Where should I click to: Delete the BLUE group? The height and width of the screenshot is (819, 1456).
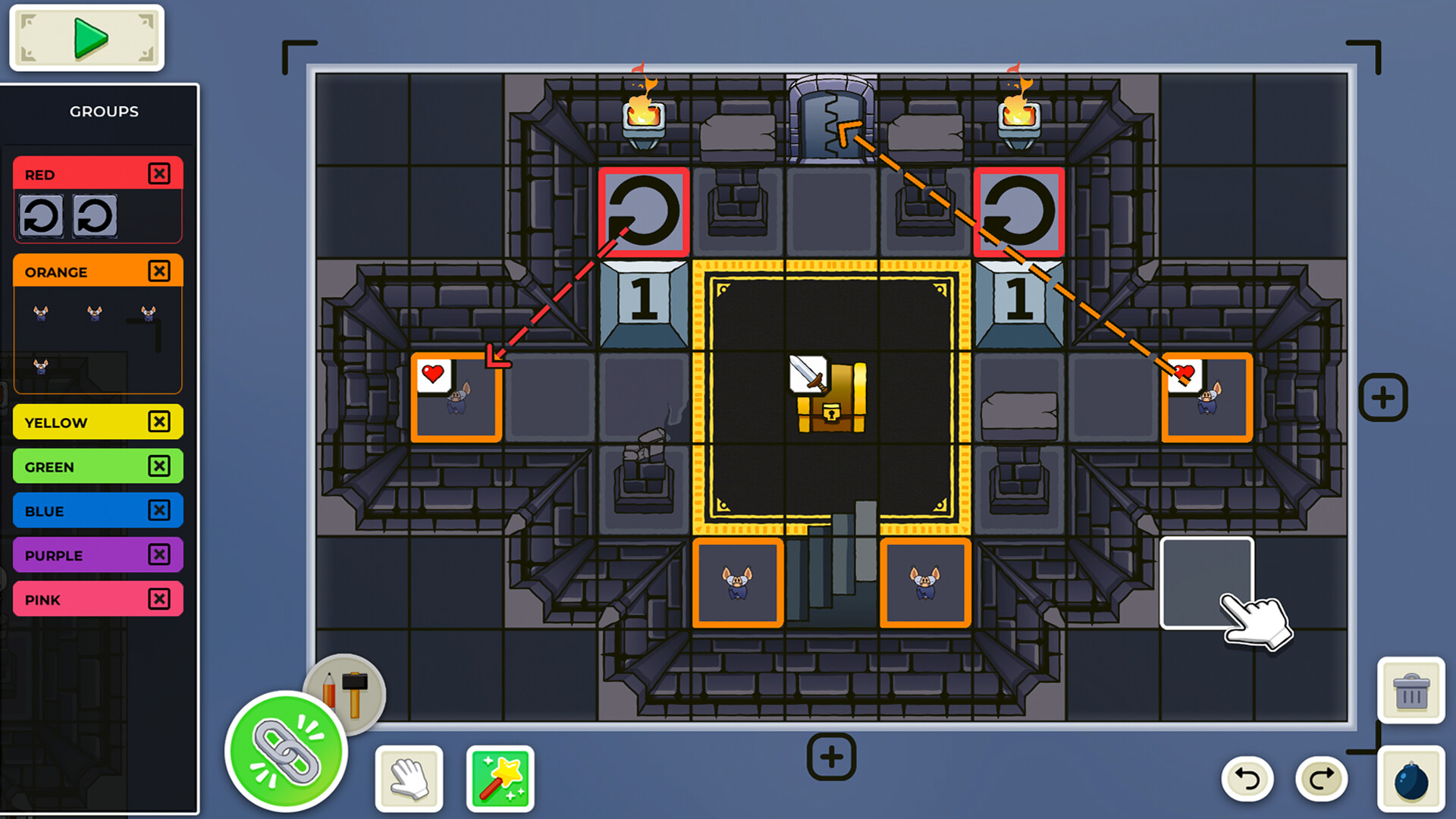(x=160, y=510)
